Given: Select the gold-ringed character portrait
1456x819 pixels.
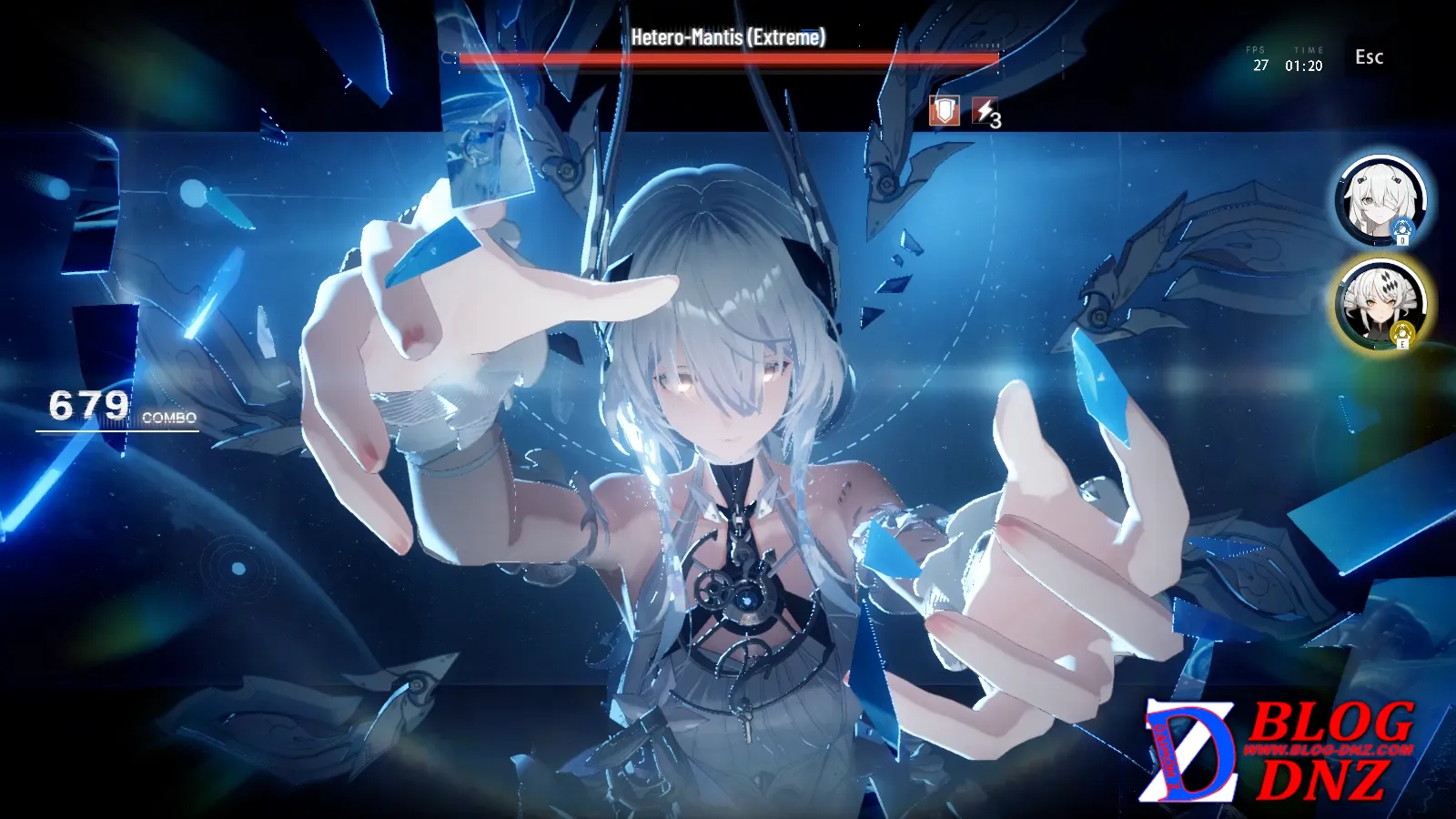Looking at the screenshot, I should point(1380,304).
